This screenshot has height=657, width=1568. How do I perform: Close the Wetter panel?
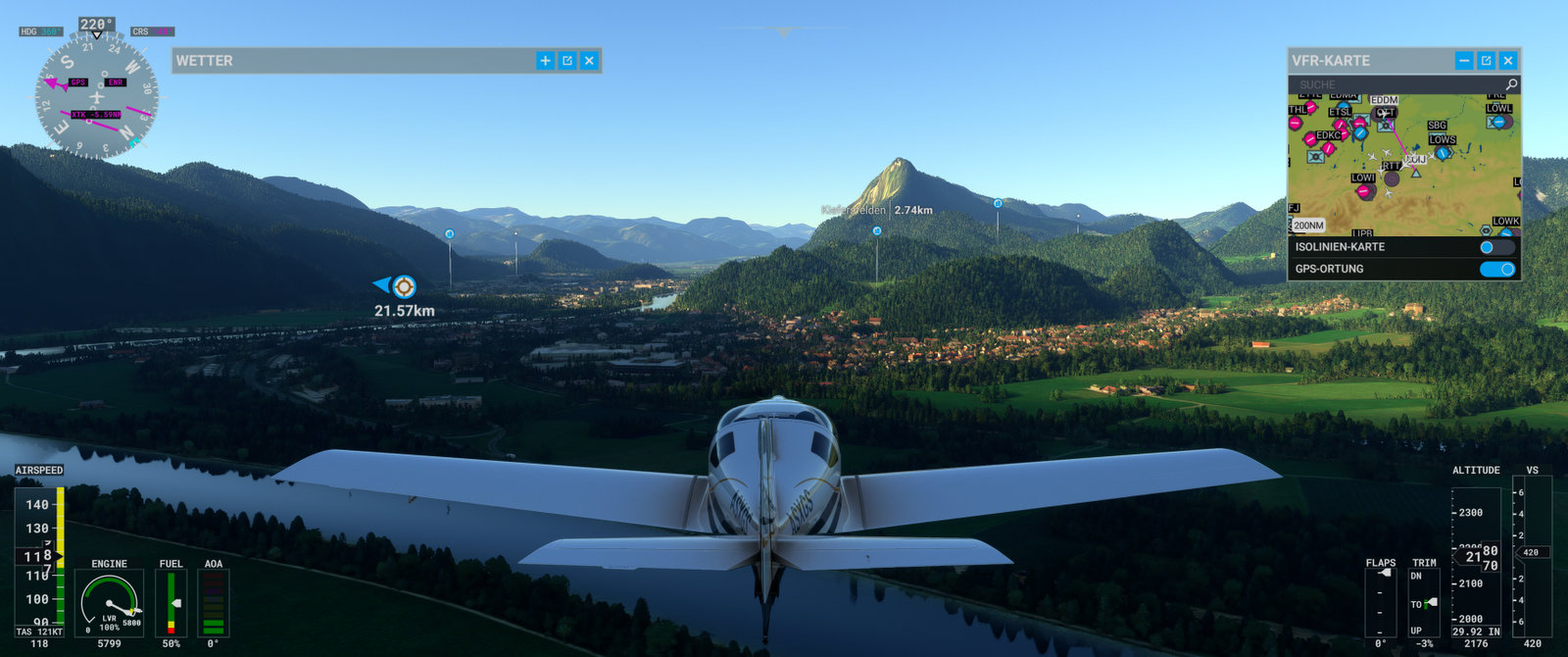(x=589, y=61)
